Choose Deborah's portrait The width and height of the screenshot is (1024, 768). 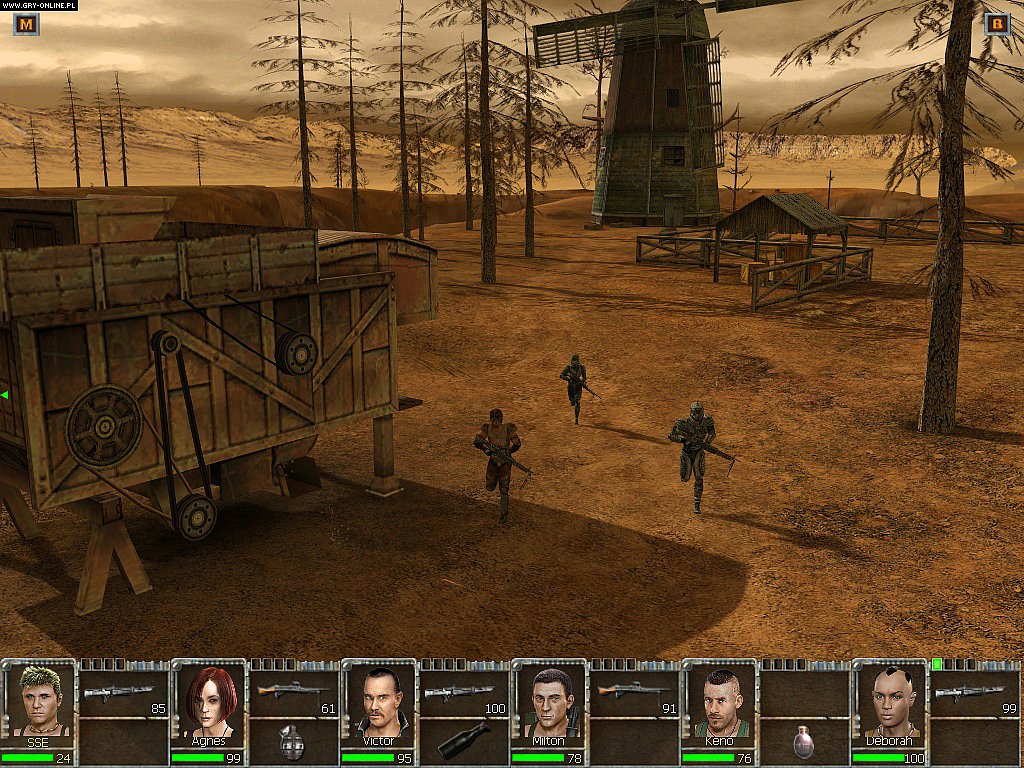(x=890, y=700)
